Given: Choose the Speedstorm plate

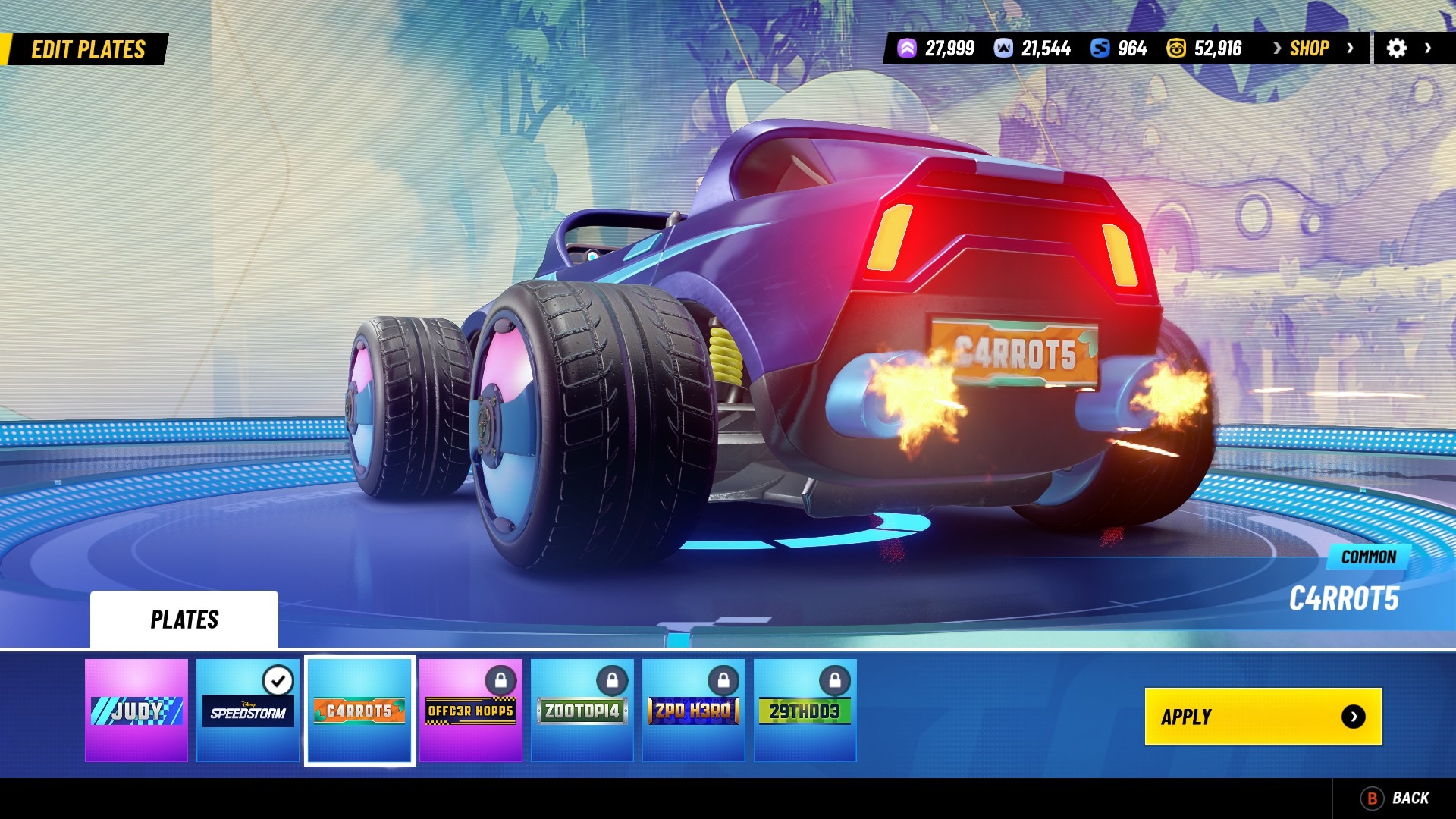Looking at the screenshot, I should tap(248, 711).
